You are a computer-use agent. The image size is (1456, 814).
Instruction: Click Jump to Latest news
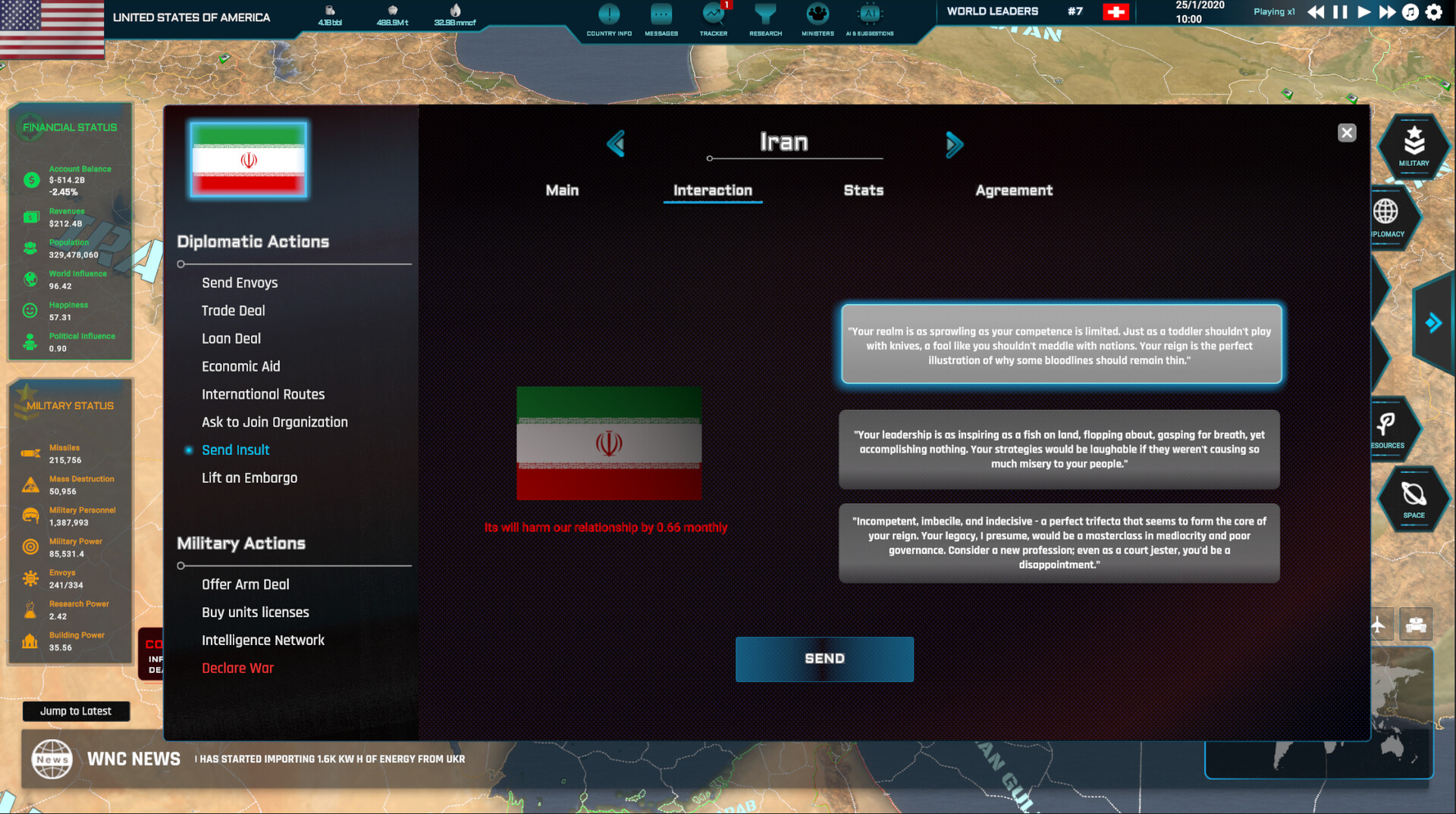[76, 711]
